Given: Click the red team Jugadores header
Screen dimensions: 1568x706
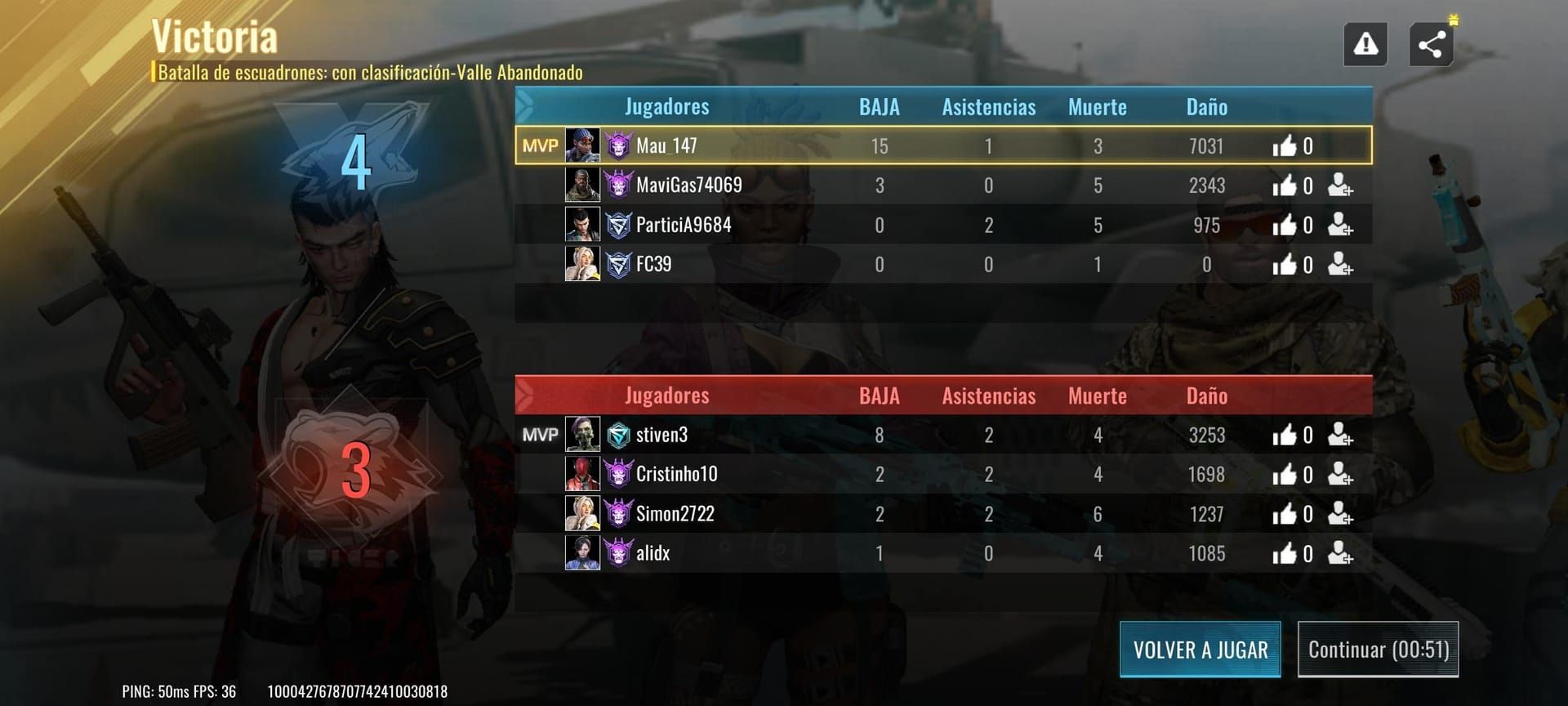Looking at the screenshot, I should (666, 395).
